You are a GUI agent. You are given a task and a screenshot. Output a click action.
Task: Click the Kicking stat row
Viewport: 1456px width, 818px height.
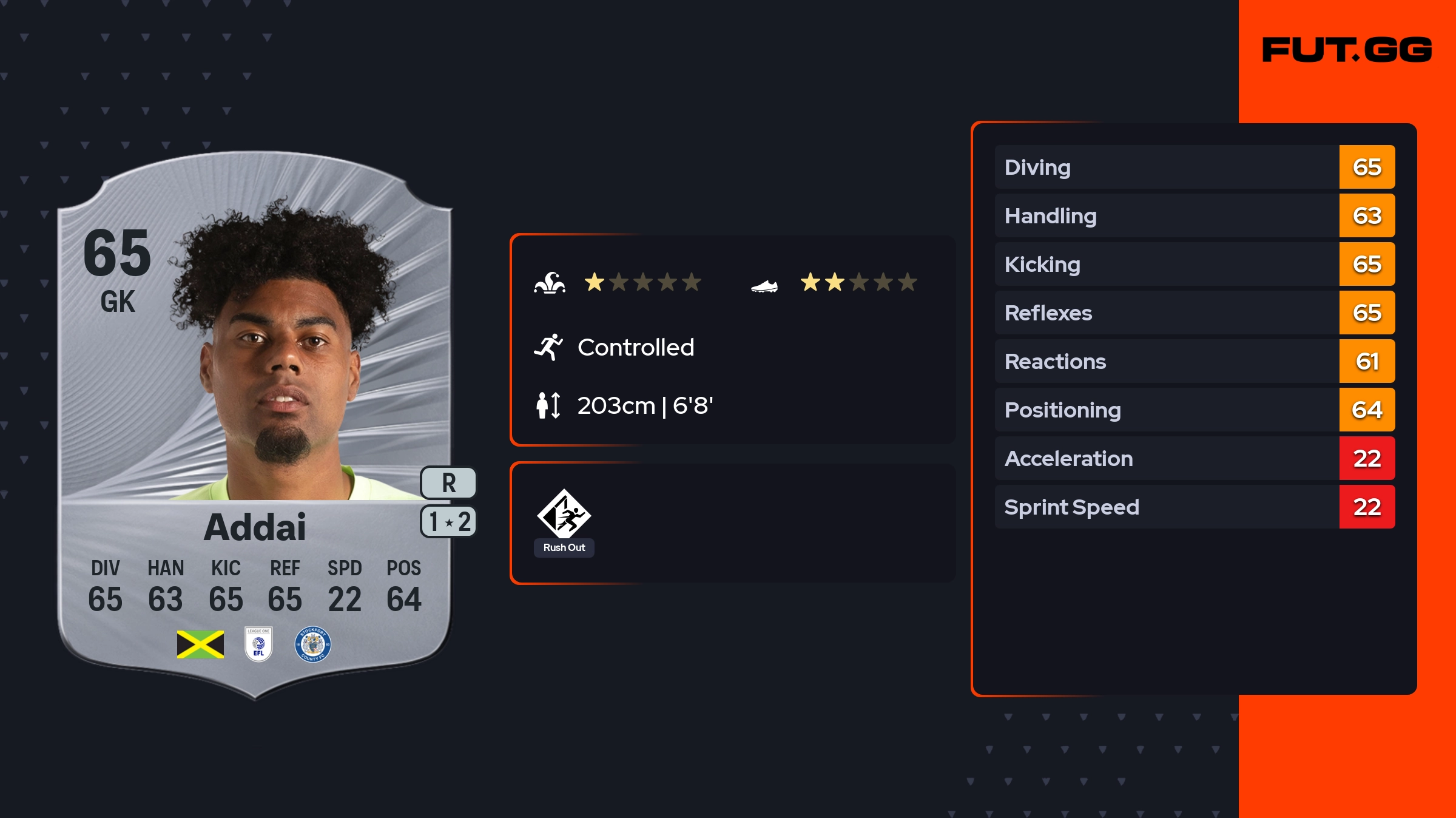[1194, 264]
